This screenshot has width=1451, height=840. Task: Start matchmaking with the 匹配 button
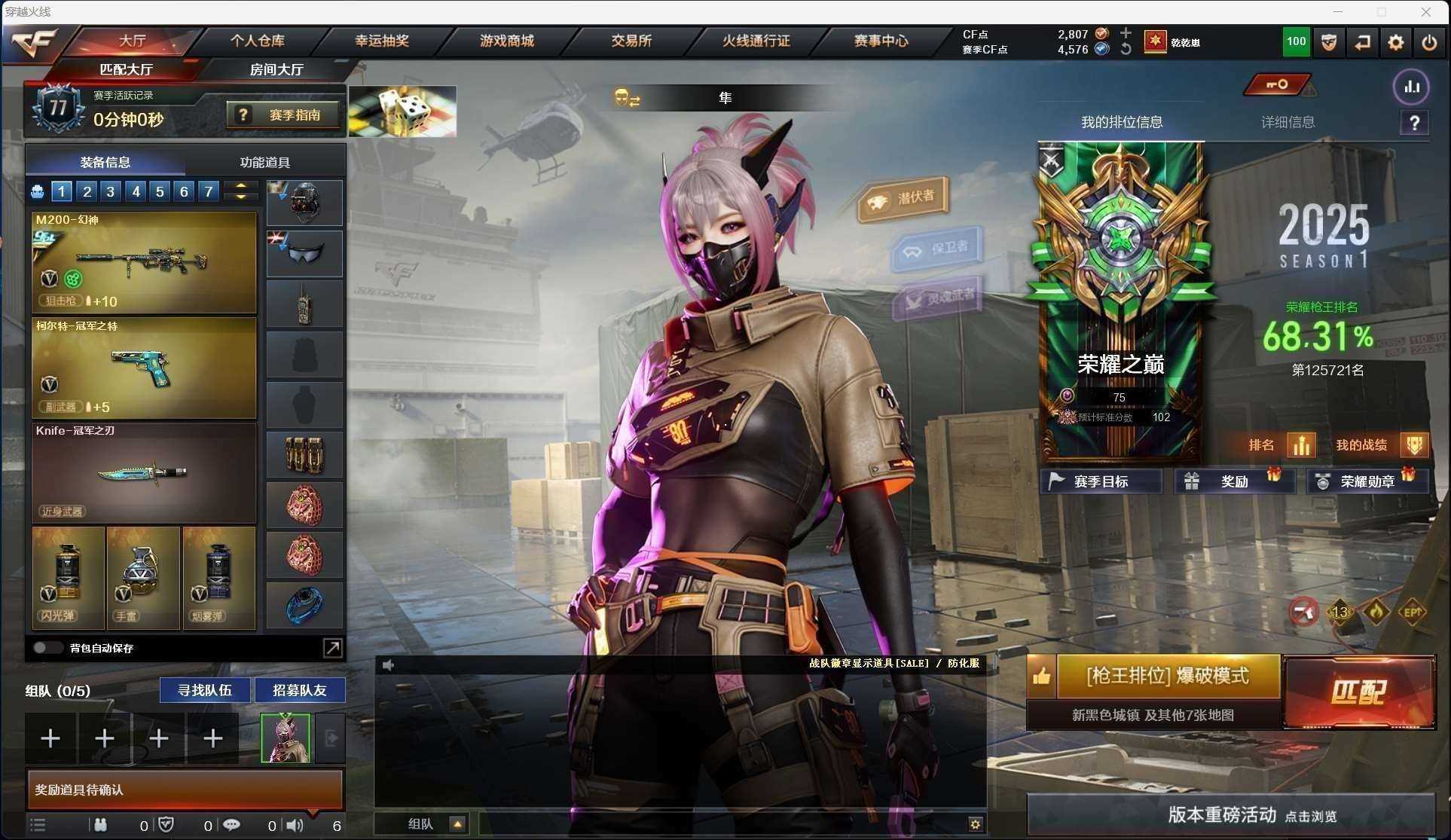coord(1359,692)
